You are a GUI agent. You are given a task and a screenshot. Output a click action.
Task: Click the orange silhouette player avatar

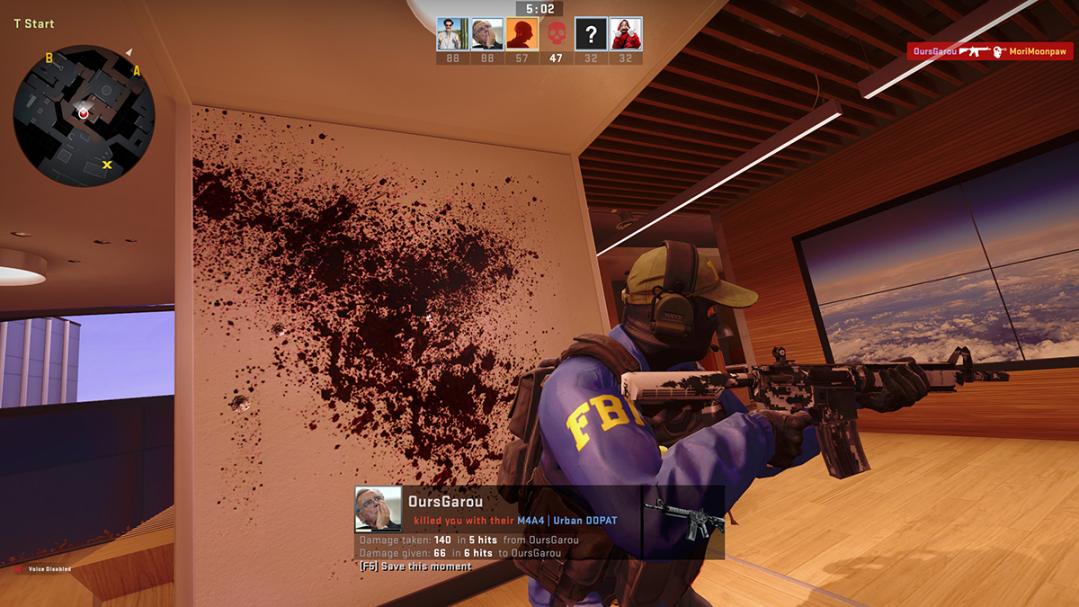521,34
